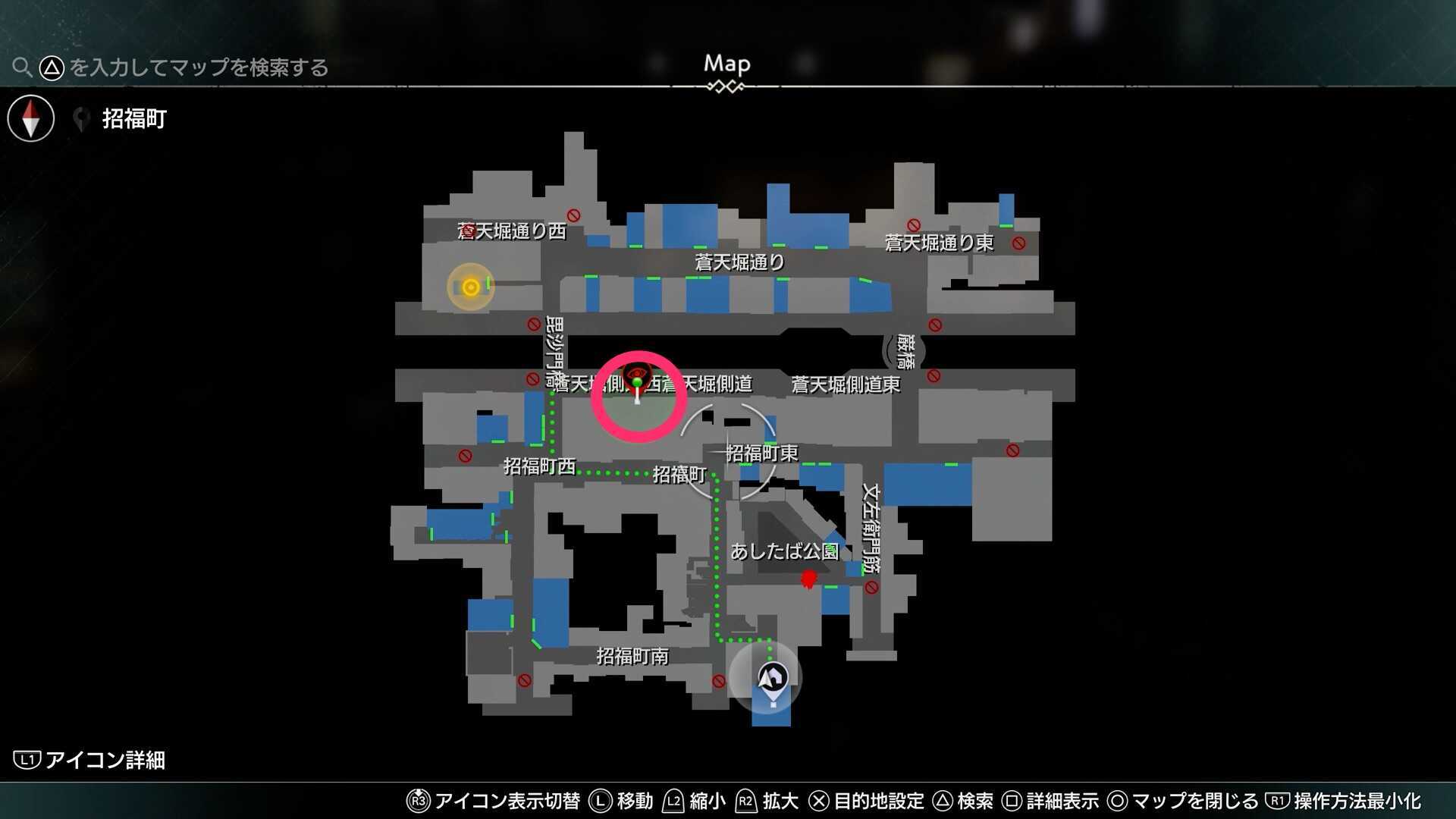Click the magnifier search icon at top left
1456x819 pixels.
tap(22, 67)
